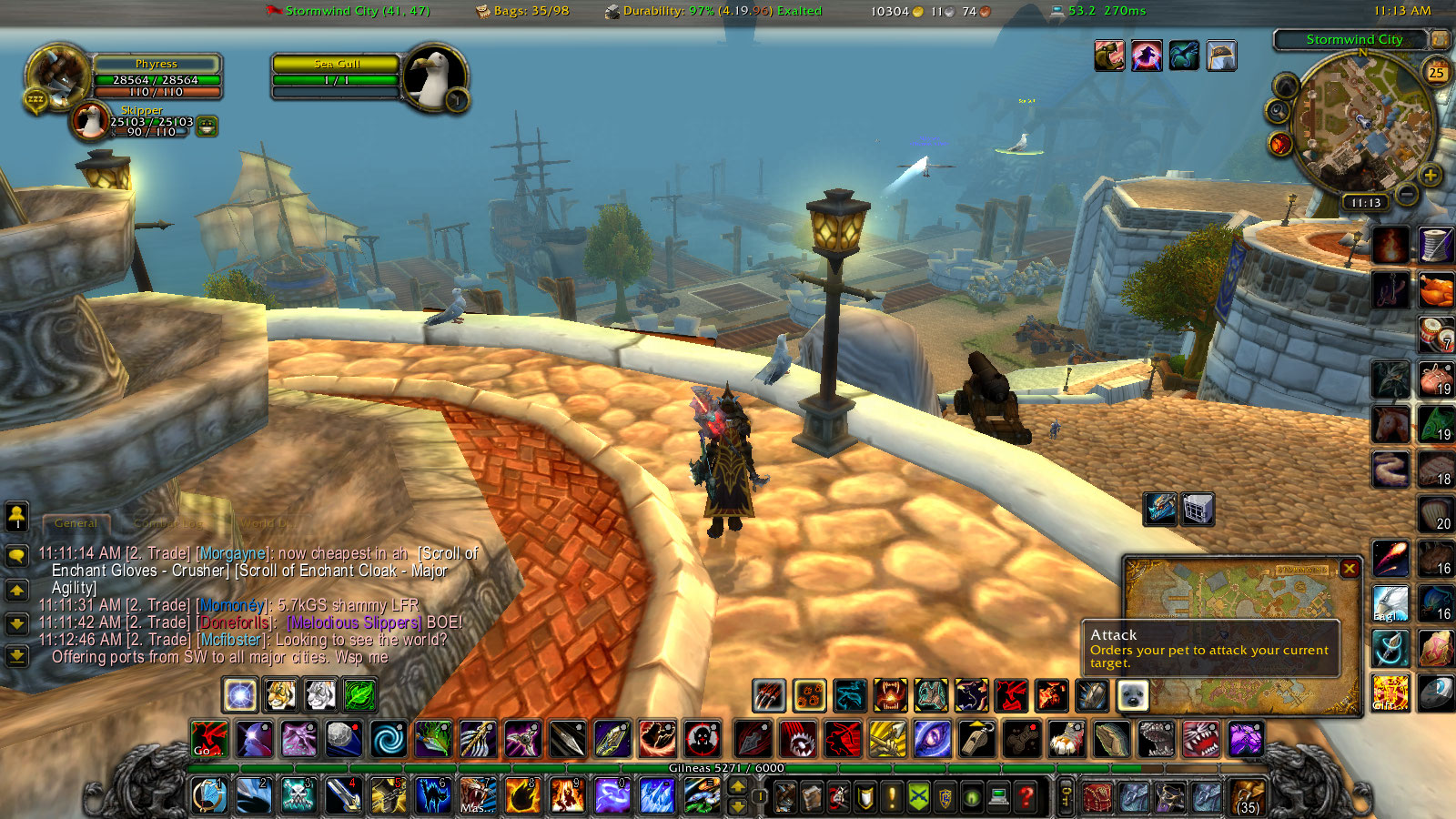The height and width of the screenshot is (819, 1456).
Task: Open the red question mark help button
Action: coord(1026,797)
